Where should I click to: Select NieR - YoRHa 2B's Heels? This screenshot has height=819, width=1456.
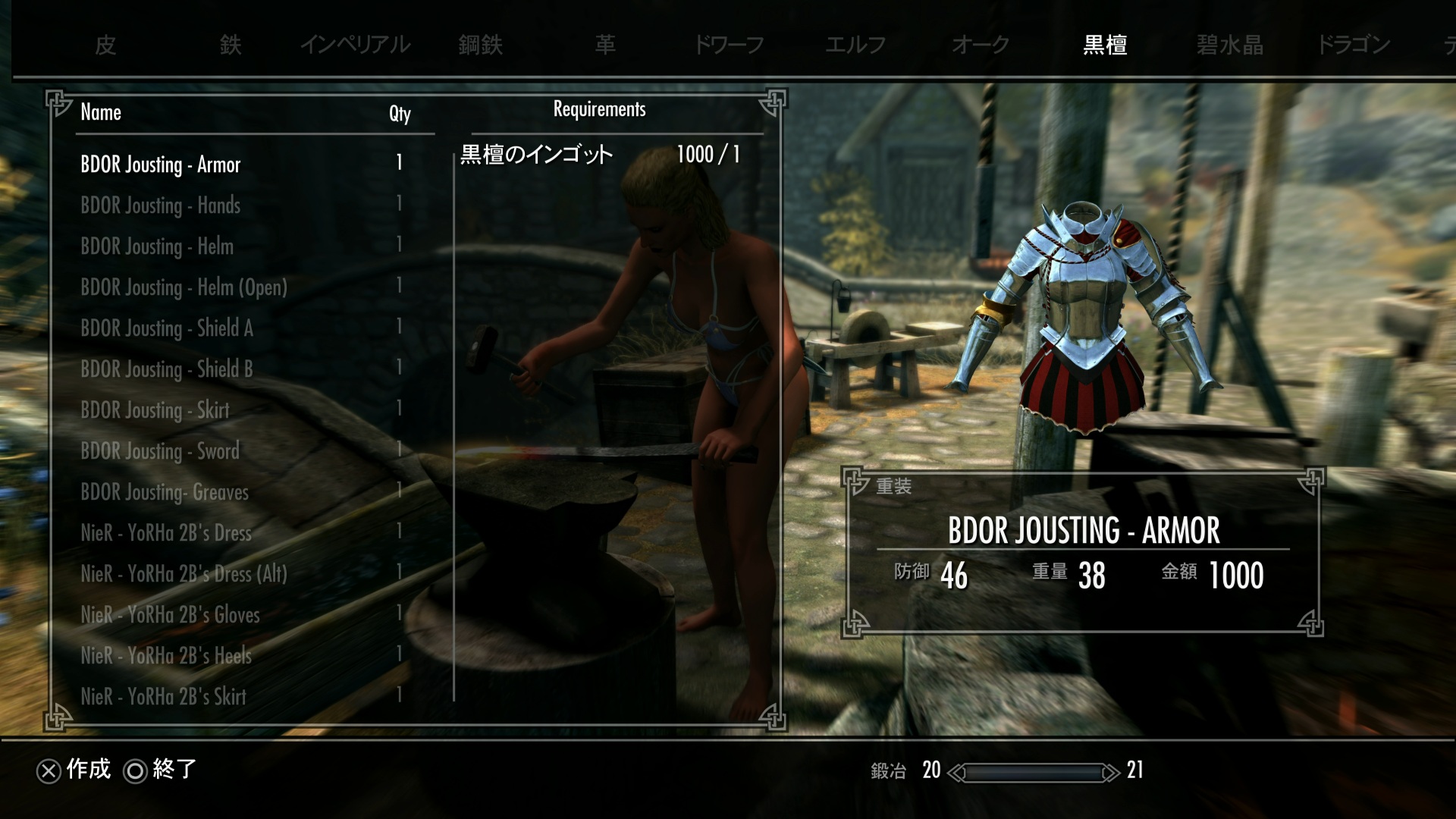click(x=166, y=656)
